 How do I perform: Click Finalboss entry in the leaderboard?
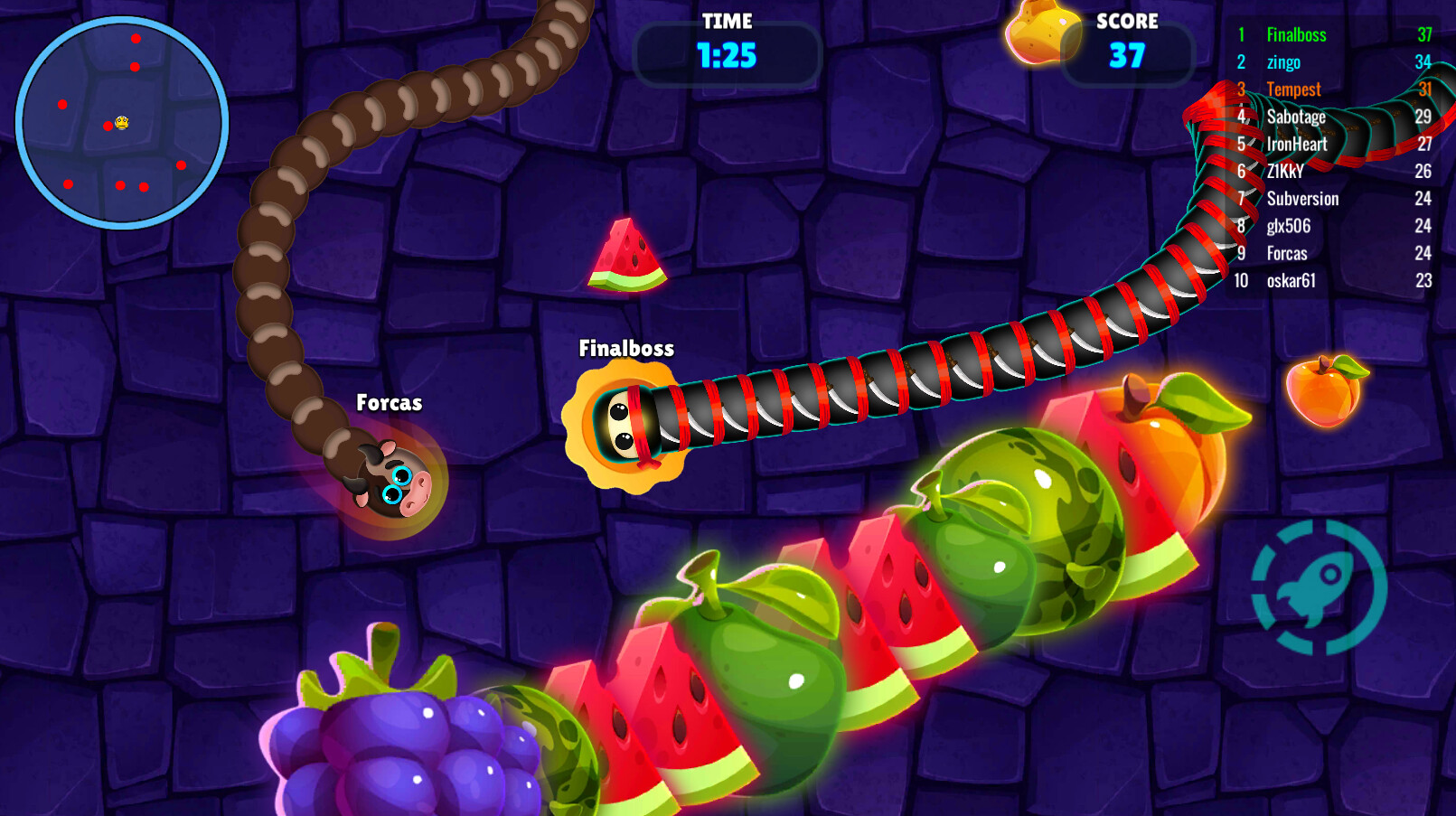tap(1296, 34)
